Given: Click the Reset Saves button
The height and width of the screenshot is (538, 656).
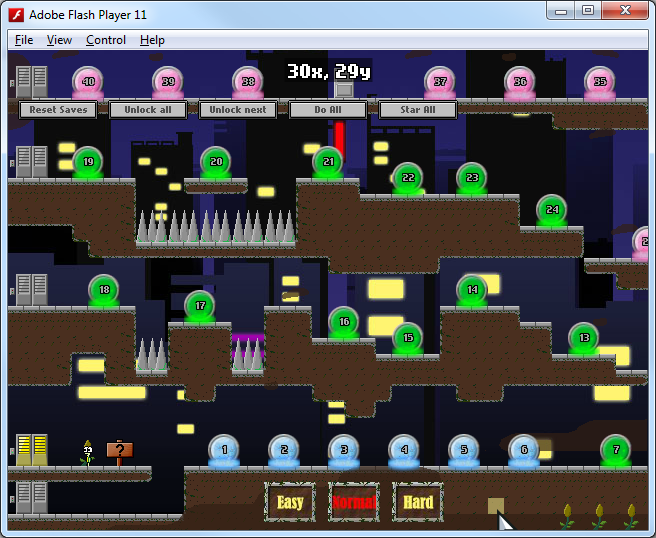Looking at the screenshot, I should 58,110.
